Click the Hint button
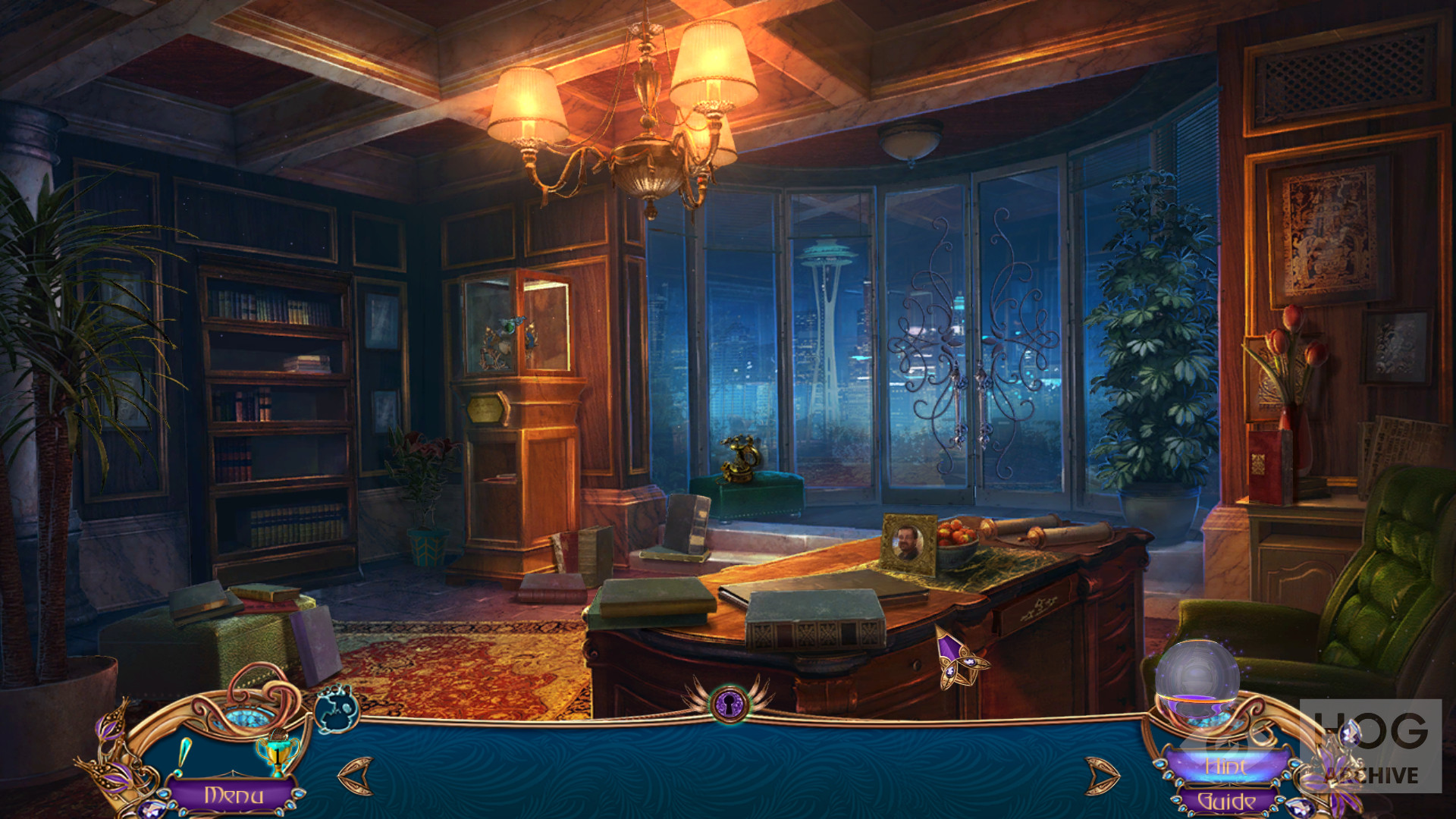Viewport: 1456px width, 819px height. (1225, 767)
